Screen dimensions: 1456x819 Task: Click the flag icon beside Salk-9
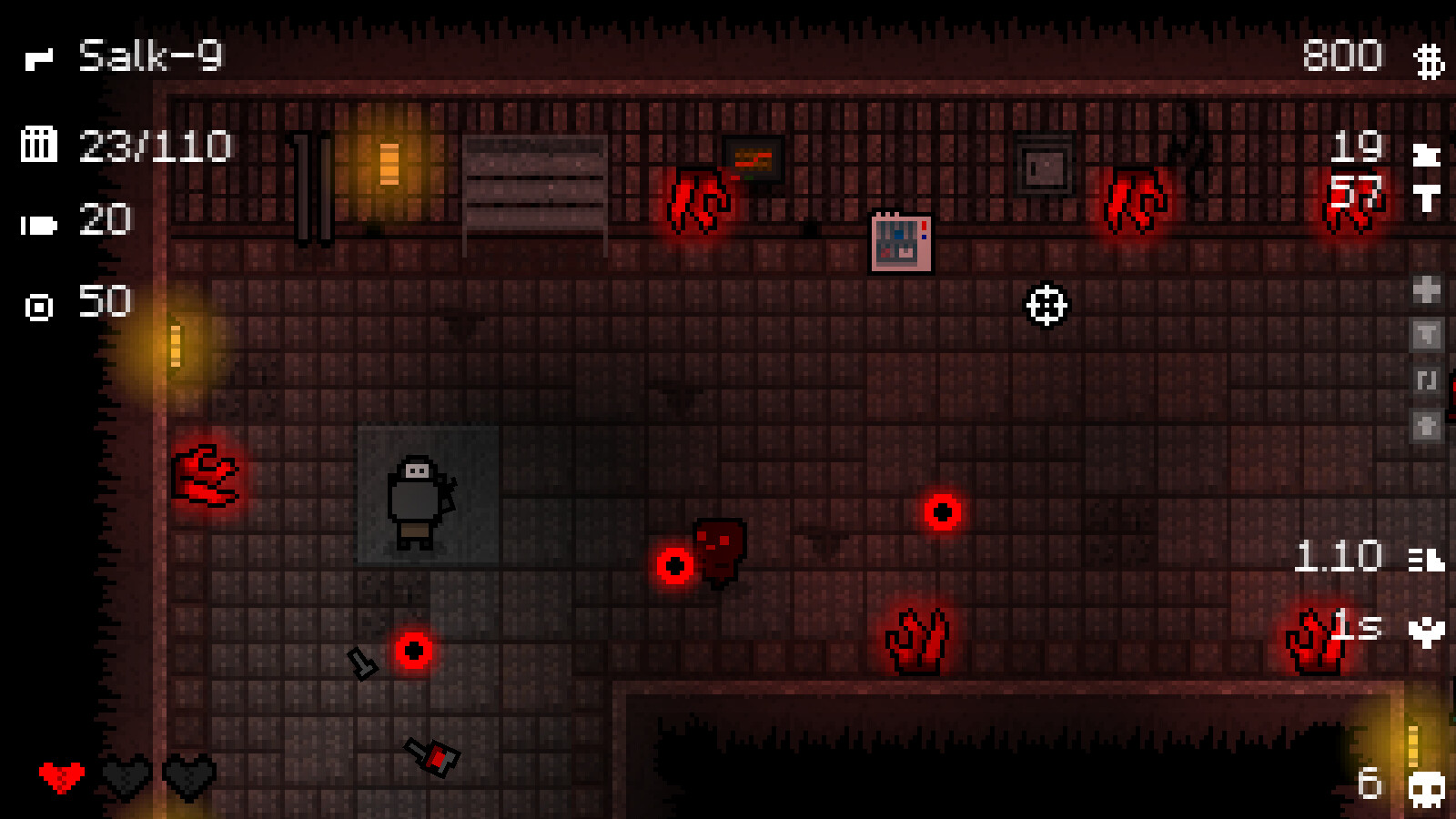click(38, 57)
